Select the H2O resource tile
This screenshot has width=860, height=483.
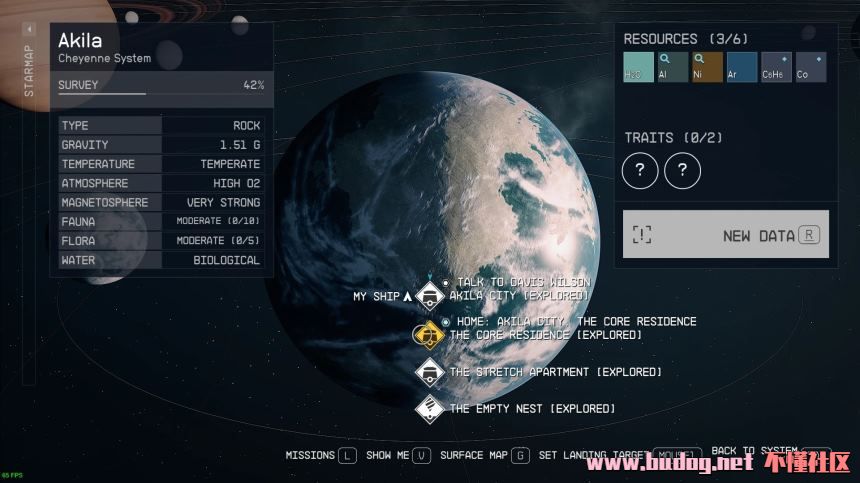639,68
